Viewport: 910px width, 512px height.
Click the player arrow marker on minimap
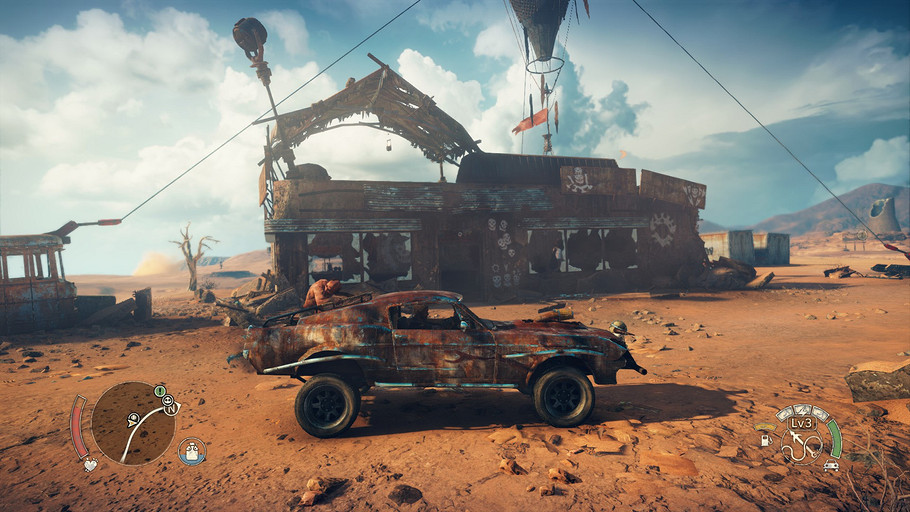click(132, 421)
